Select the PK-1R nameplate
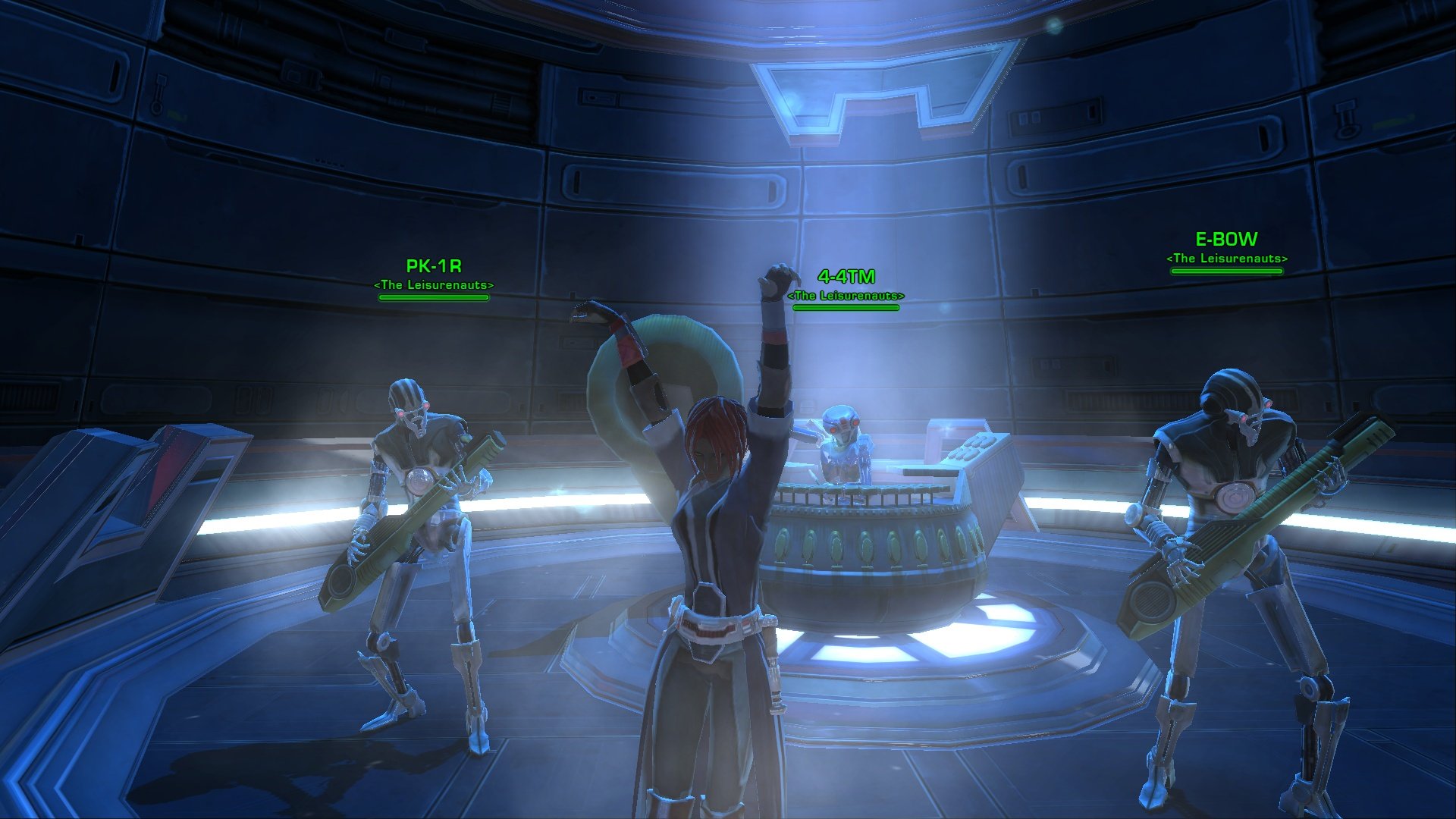1456x819 pixels. coord(434,267)
